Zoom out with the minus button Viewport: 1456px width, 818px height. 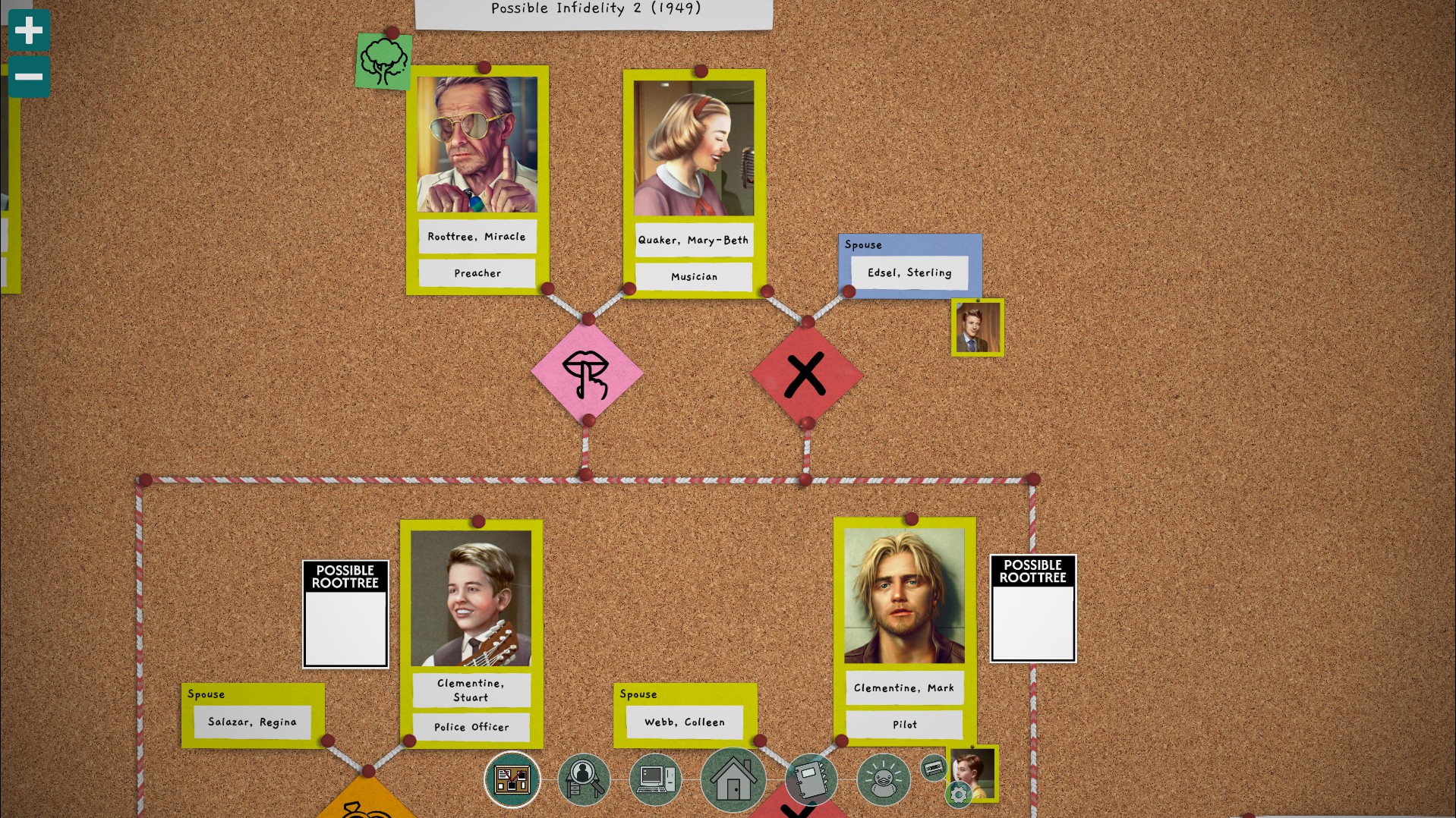(x=29, y=76)
